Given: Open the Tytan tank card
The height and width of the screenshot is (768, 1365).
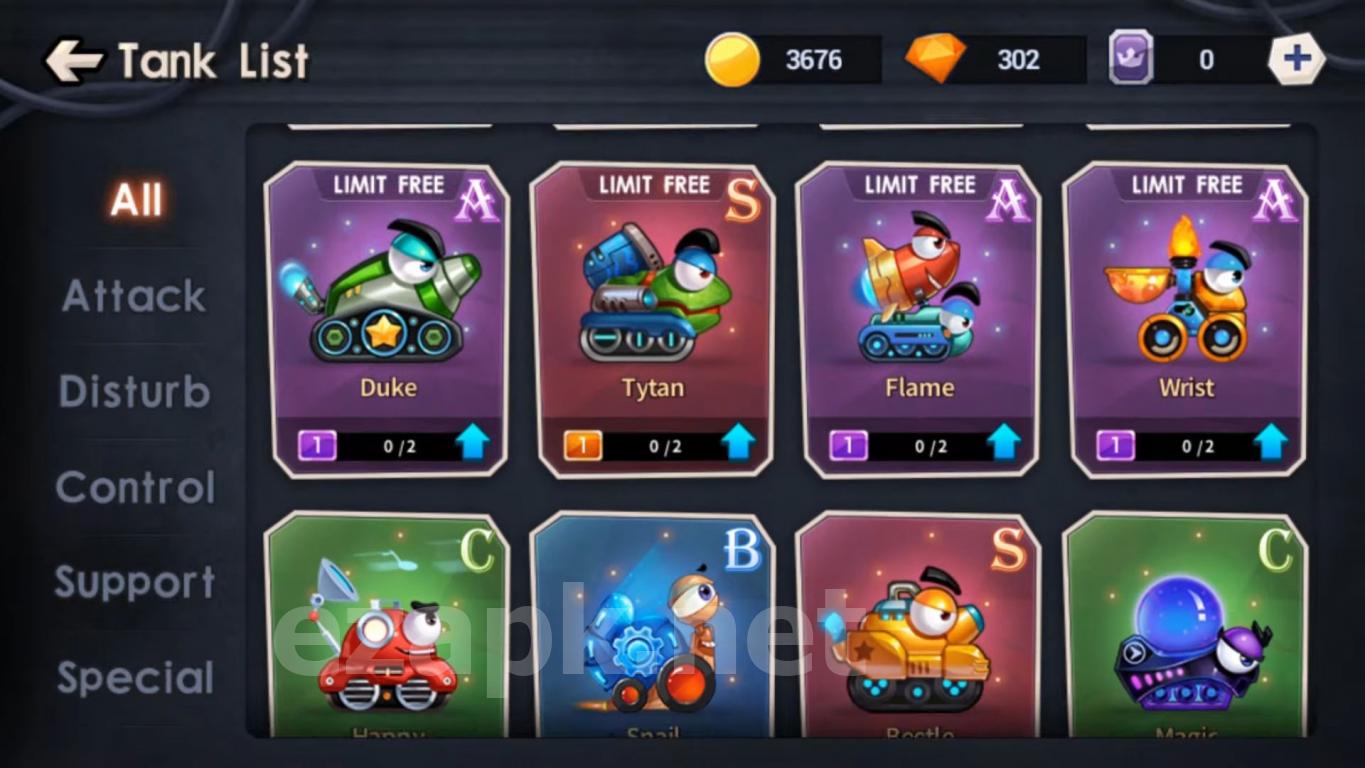Looking at the screenshot, I should click(x=653, y=300).
